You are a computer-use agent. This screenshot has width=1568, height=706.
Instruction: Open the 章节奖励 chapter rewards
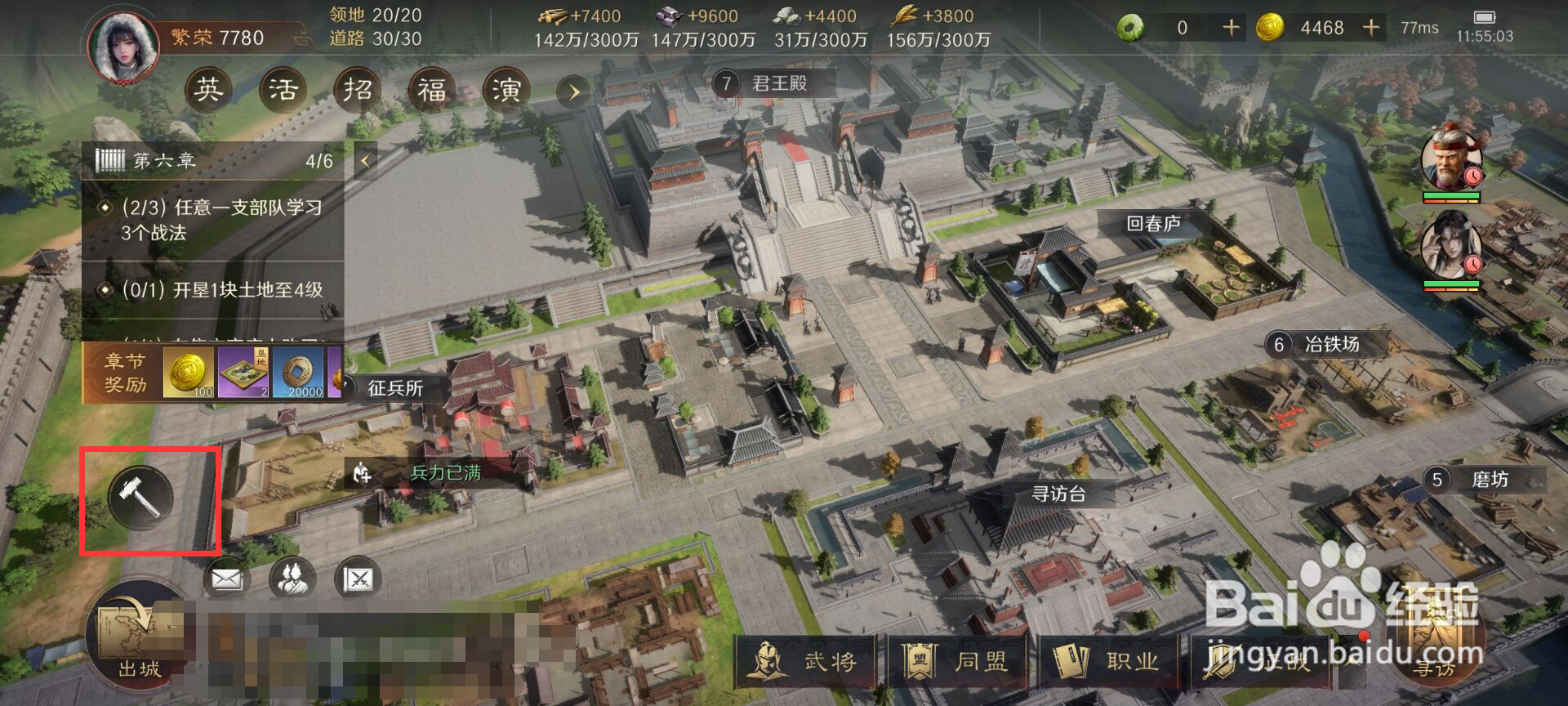[125, 373]
